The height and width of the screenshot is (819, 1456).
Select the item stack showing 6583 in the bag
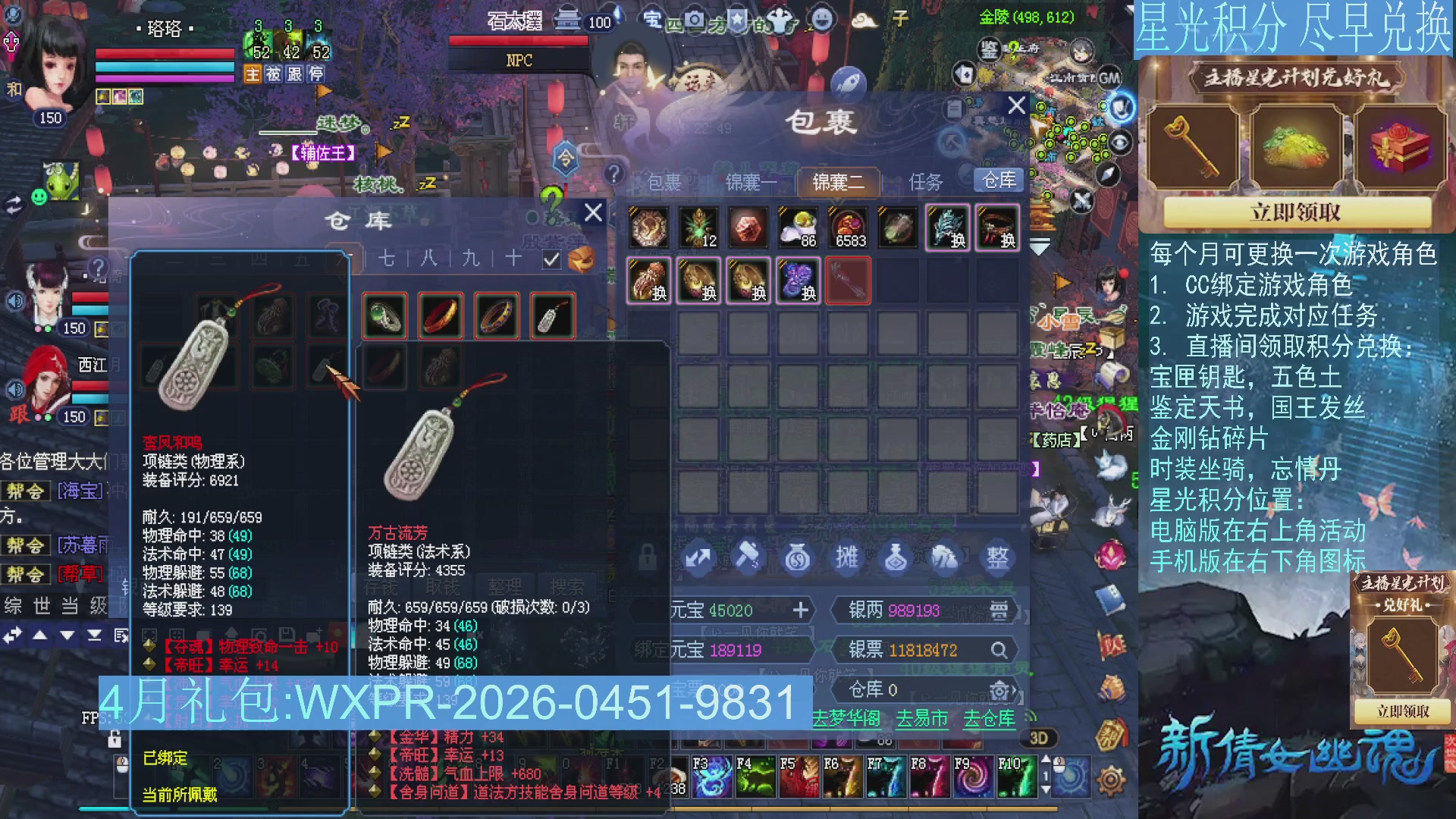(x=849, y=227)
